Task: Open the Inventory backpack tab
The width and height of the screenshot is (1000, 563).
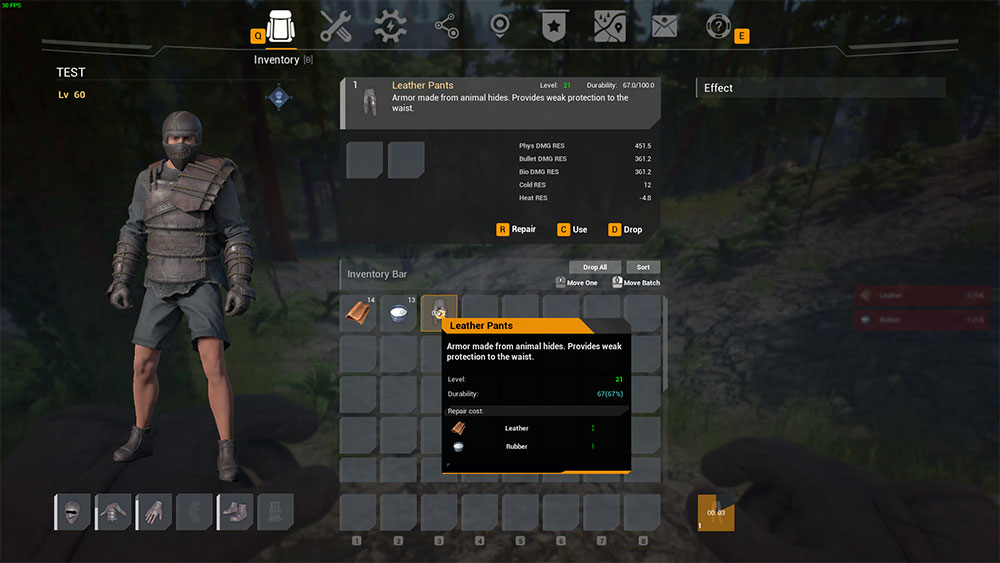Action: (281, 28)
